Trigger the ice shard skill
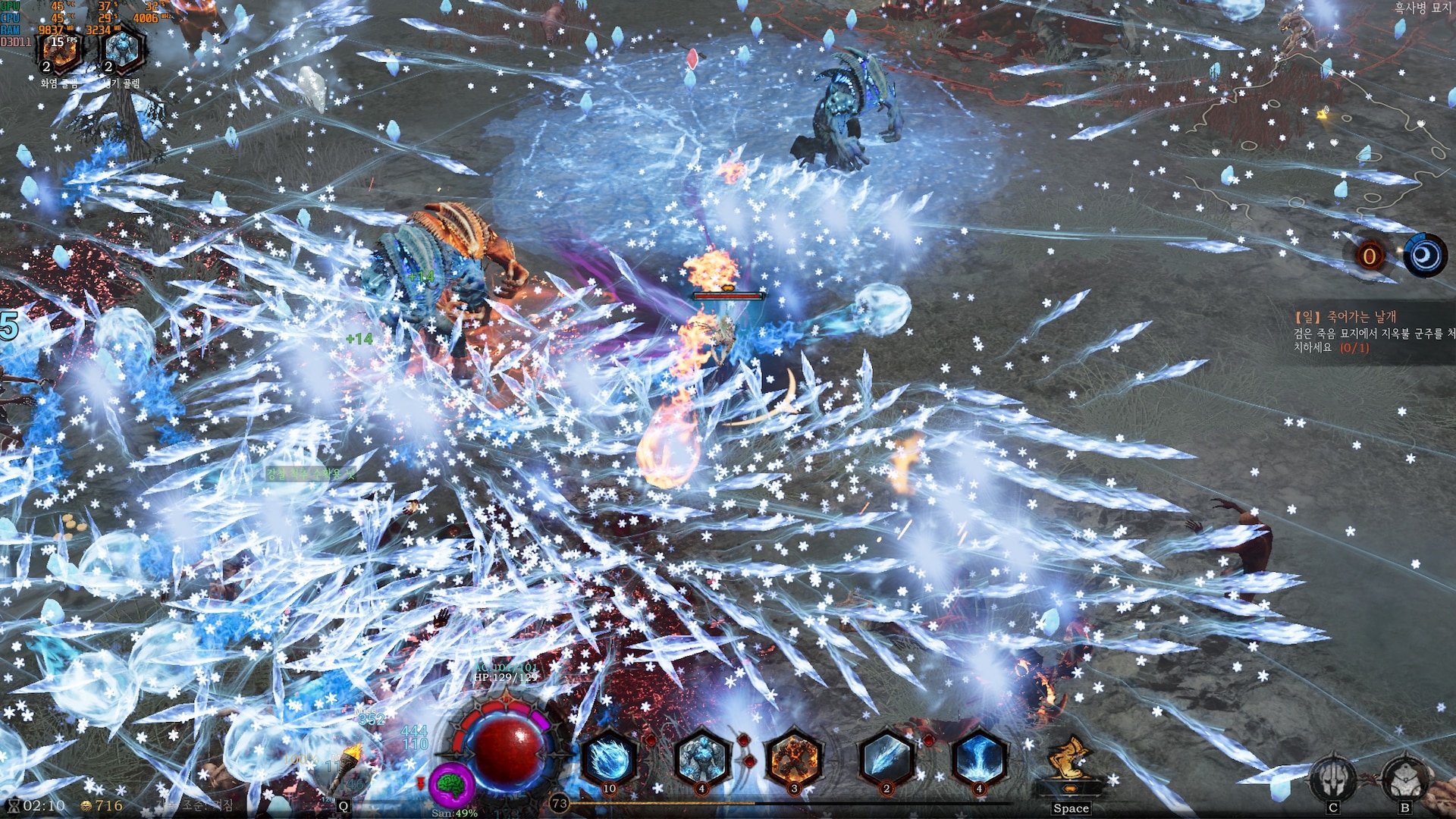The height and width of the screenshot is (819, 1456). [886, 759]
